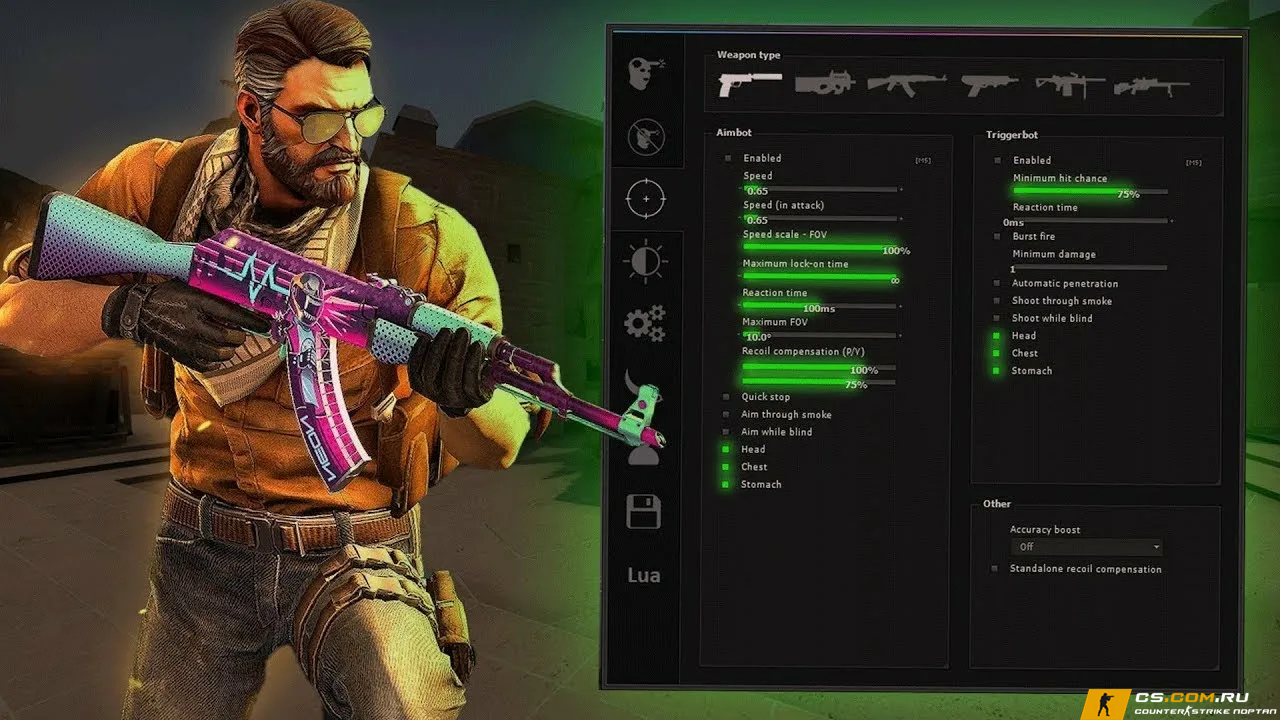
Task: Toggle the Triggerbot Enabled checkbox
Action: coord(997,160)
